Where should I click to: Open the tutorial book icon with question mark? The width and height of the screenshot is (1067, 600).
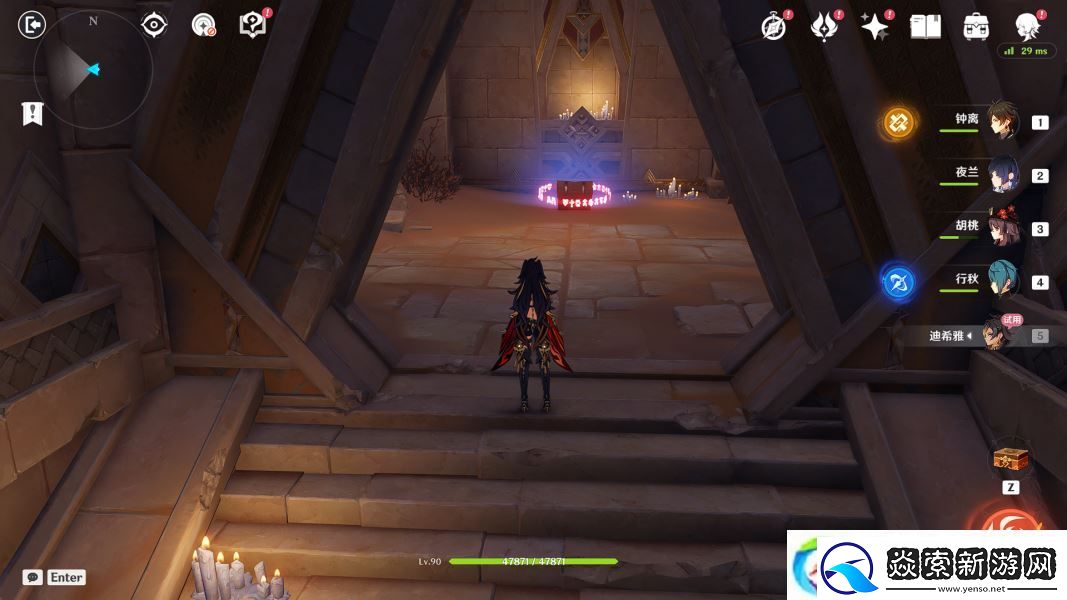(x=253, y=25)
